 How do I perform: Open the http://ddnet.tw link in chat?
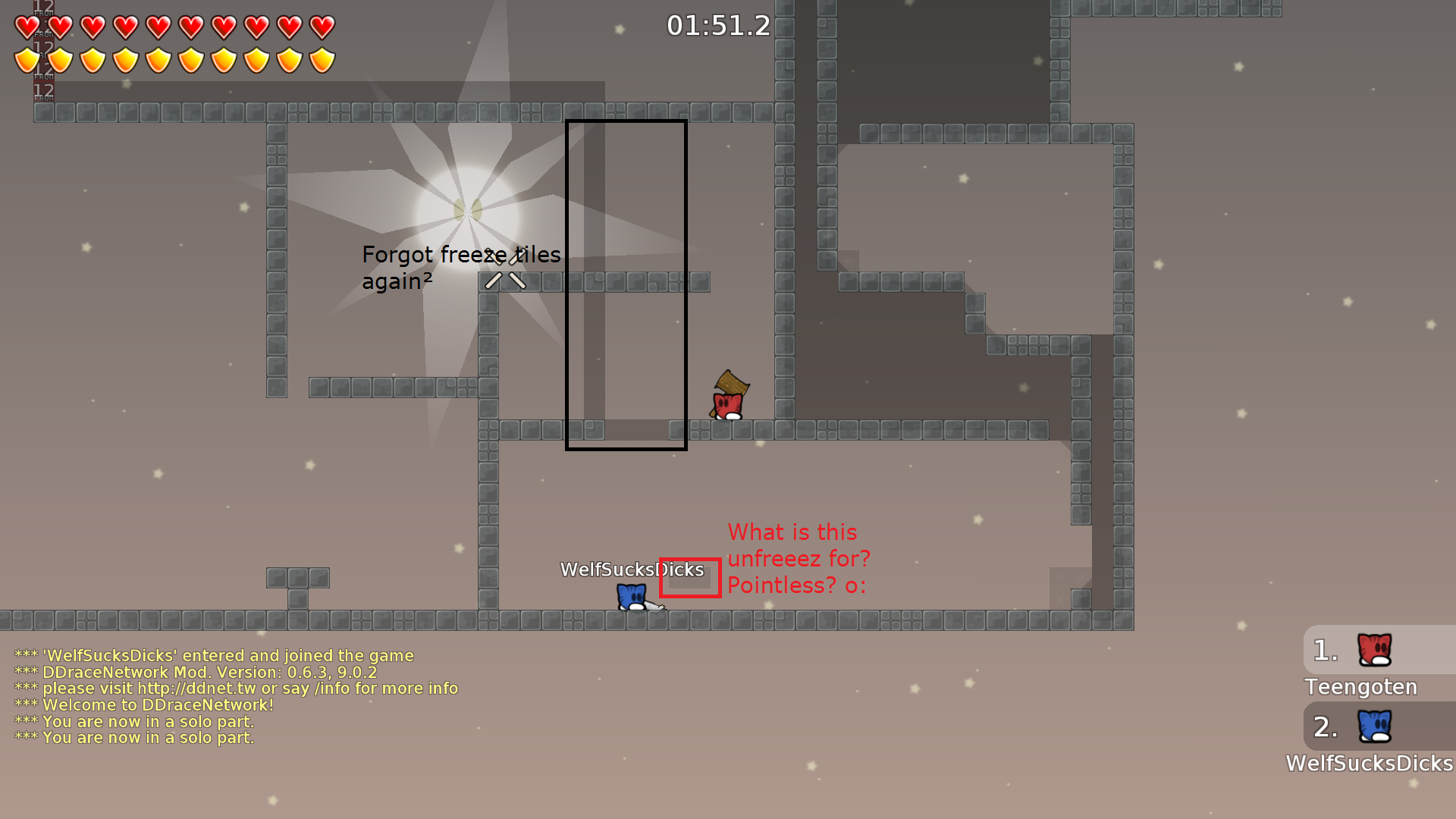199,688
